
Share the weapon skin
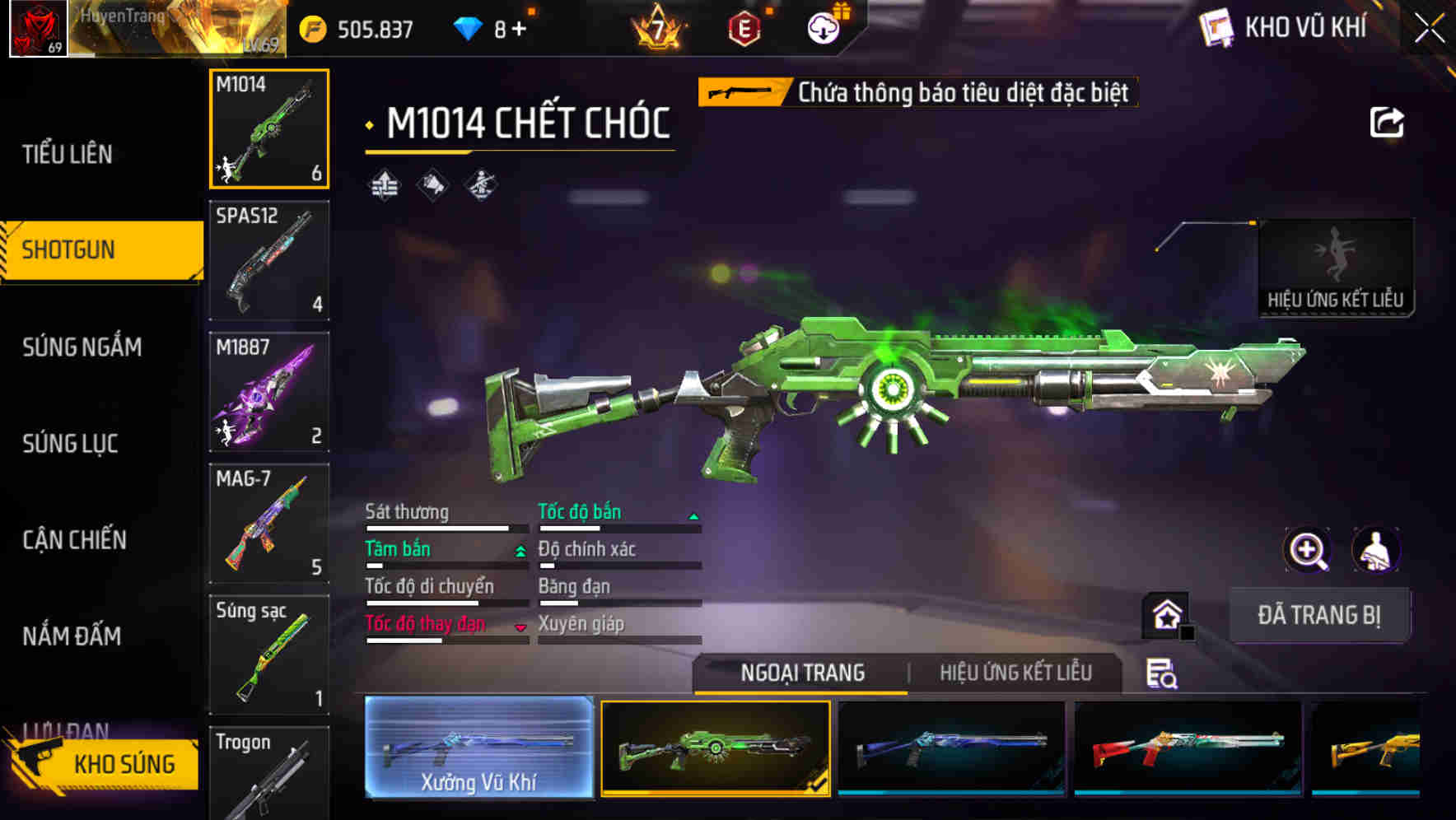1386,123
